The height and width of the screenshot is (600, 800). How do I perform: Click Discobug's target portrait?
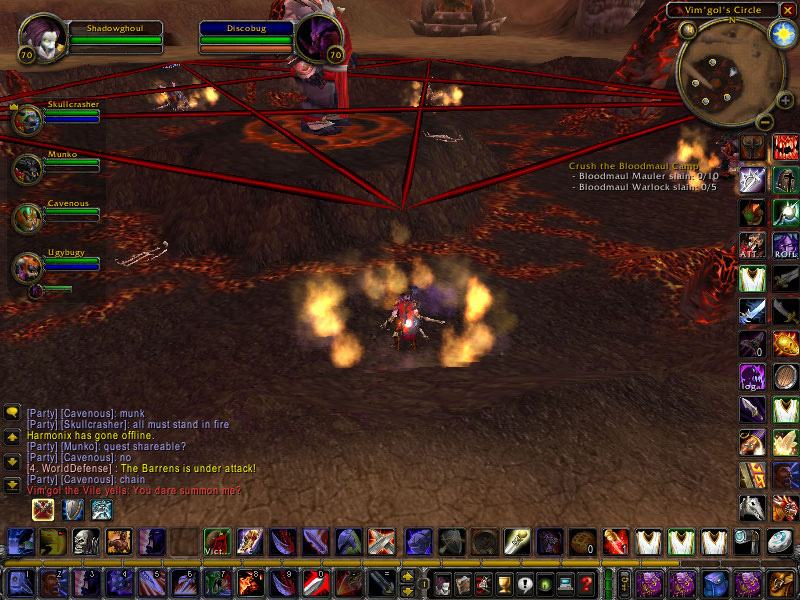coord(319,38)
